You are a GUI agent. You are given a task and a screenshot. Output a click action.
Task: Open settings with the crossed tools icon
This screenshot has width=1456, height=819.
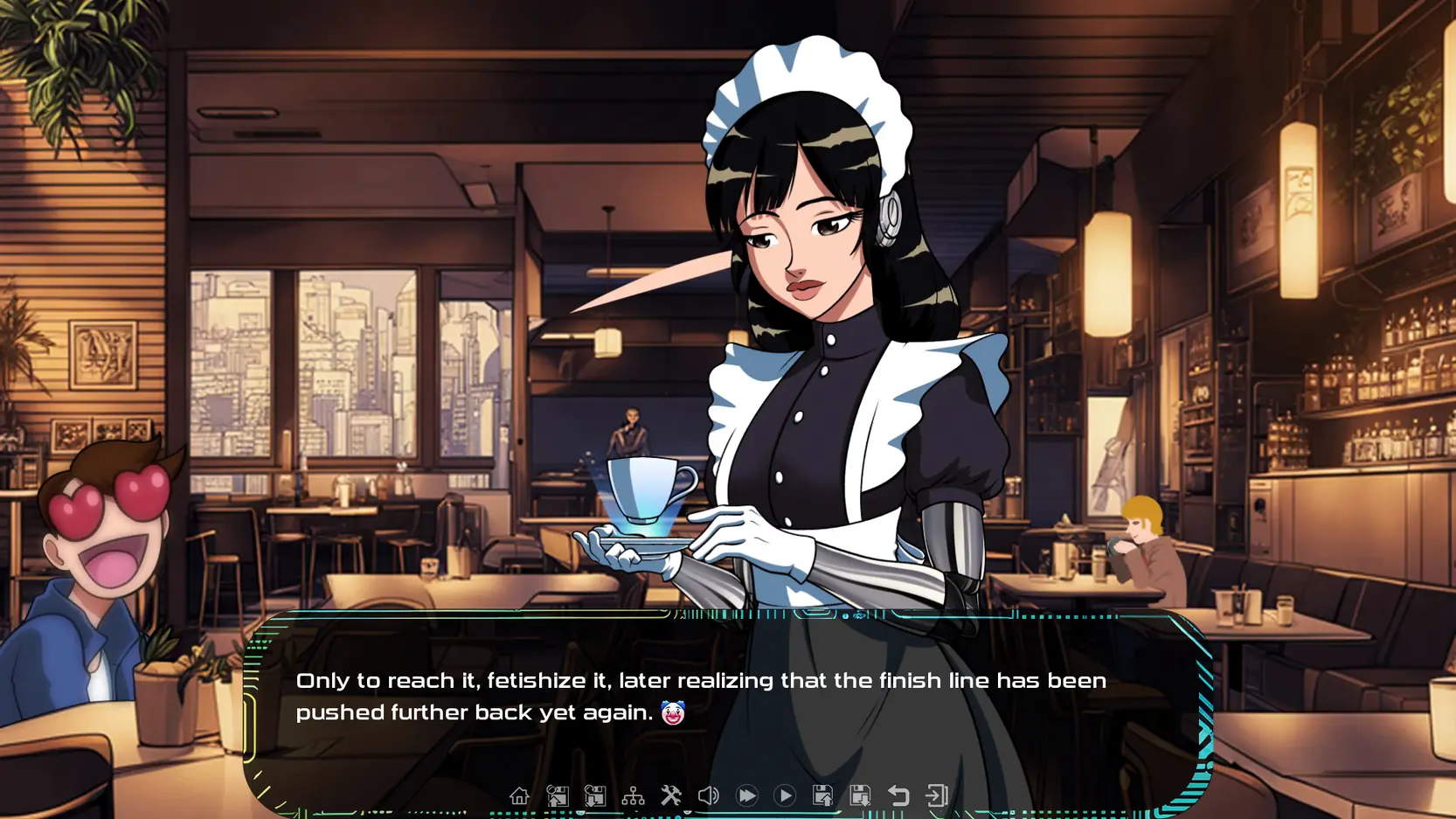point(670,795)
